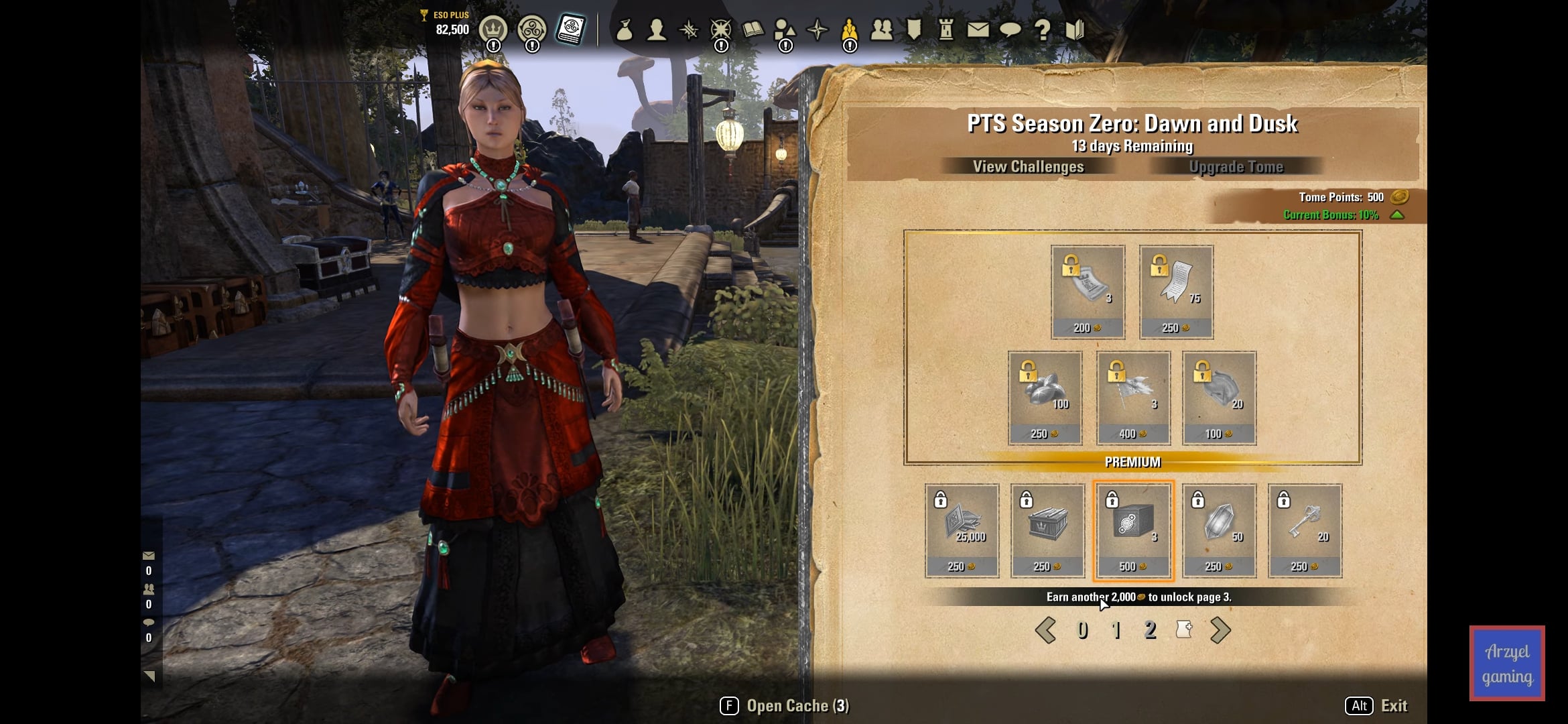Open the inventory bag menu icon
Viewport: 1568px width, 724px height.
pyautogui.click(x=625, y=29)
